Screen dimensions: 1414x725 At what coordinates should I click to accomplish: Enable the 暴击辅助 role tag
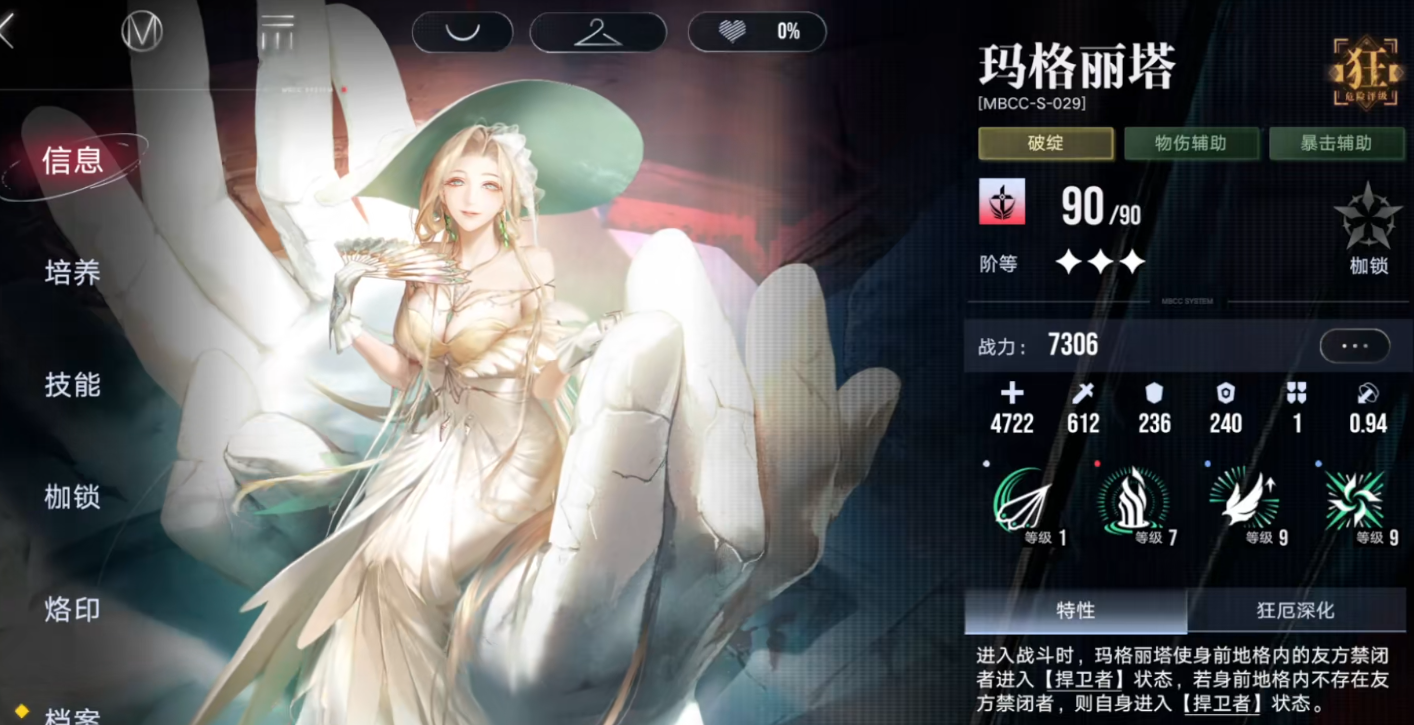pyautogui.click(x=1337, y=143)
